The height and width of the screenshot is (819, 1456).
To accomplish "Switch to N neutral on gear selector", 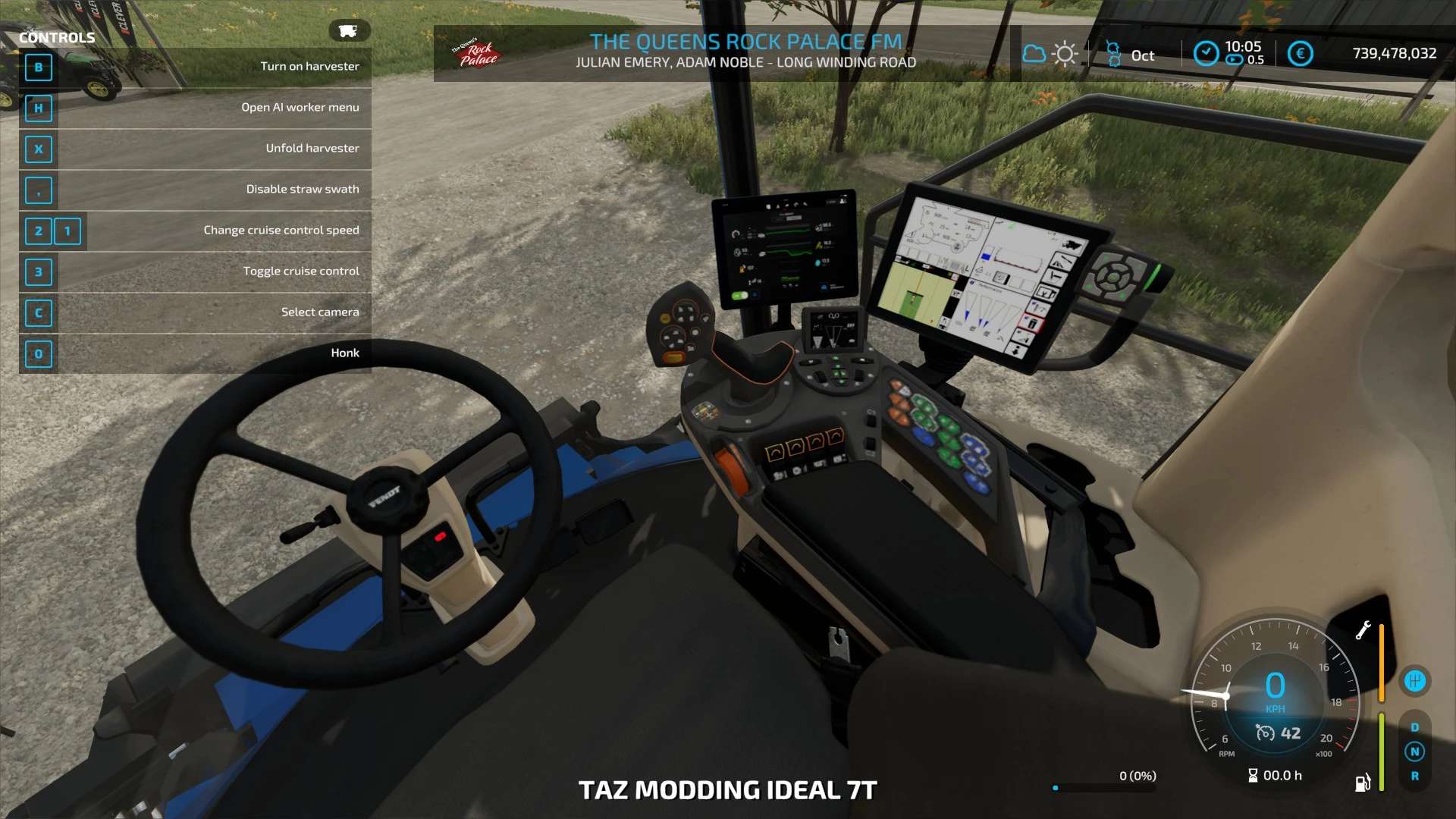I will [x=1414, y=752].
